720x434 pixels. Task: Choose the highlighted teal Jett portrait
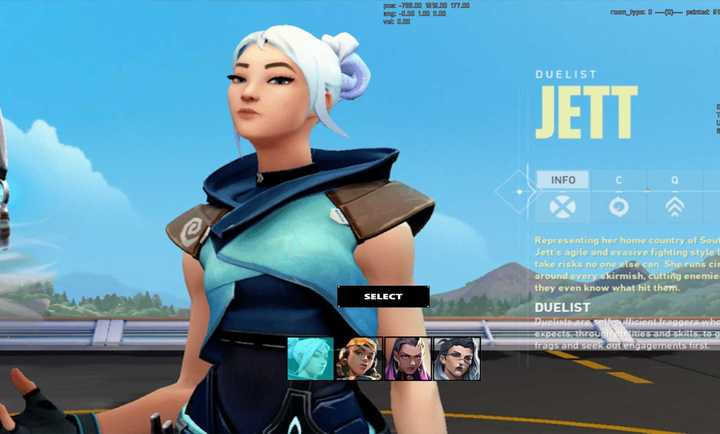tap(310, 358)
